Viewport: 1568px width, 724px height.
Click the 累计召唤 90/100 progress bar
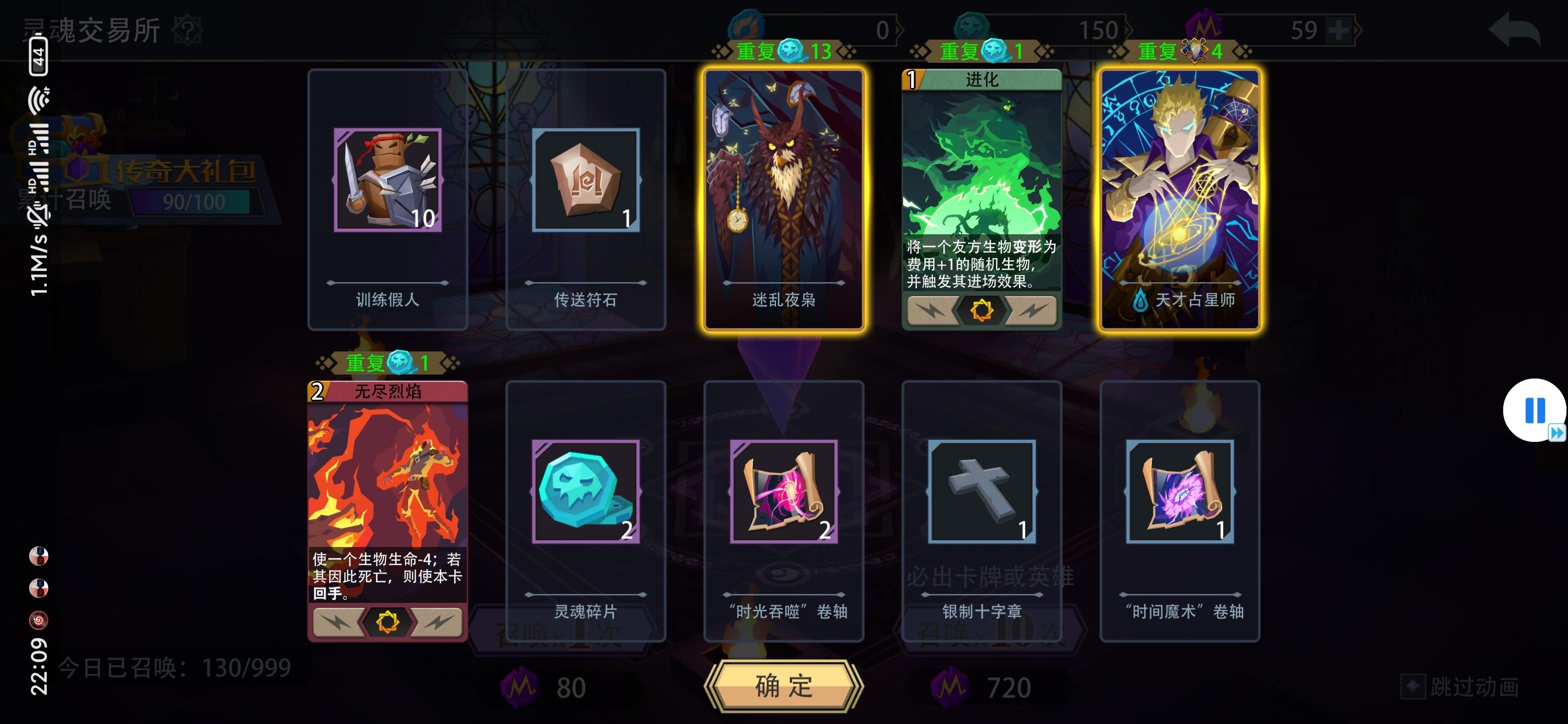click(x=192, y=201)
